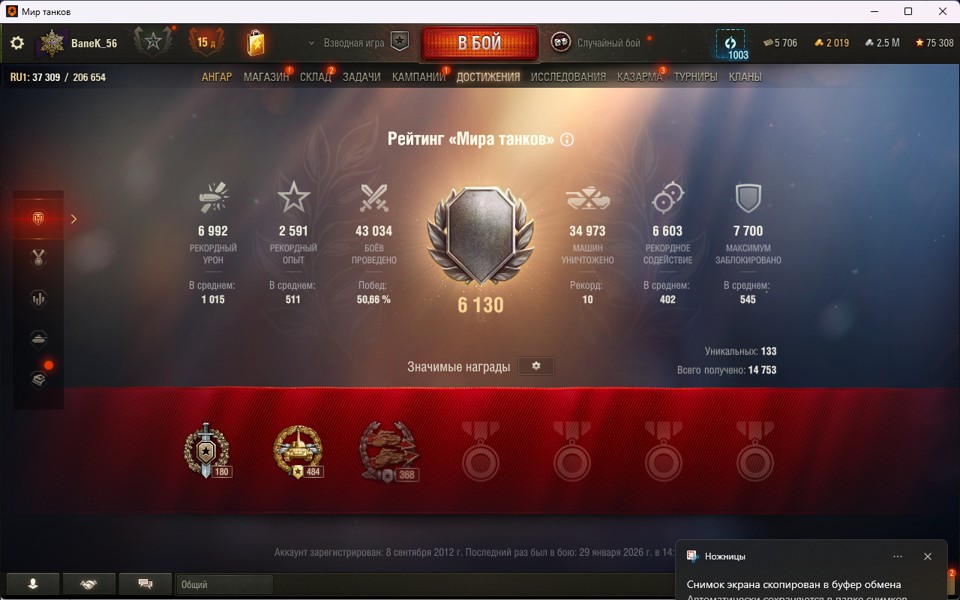The height and width of the screenshot is (600, 960).
Task: Start the battle with the В БОЙ button
Action: (480, 43)
